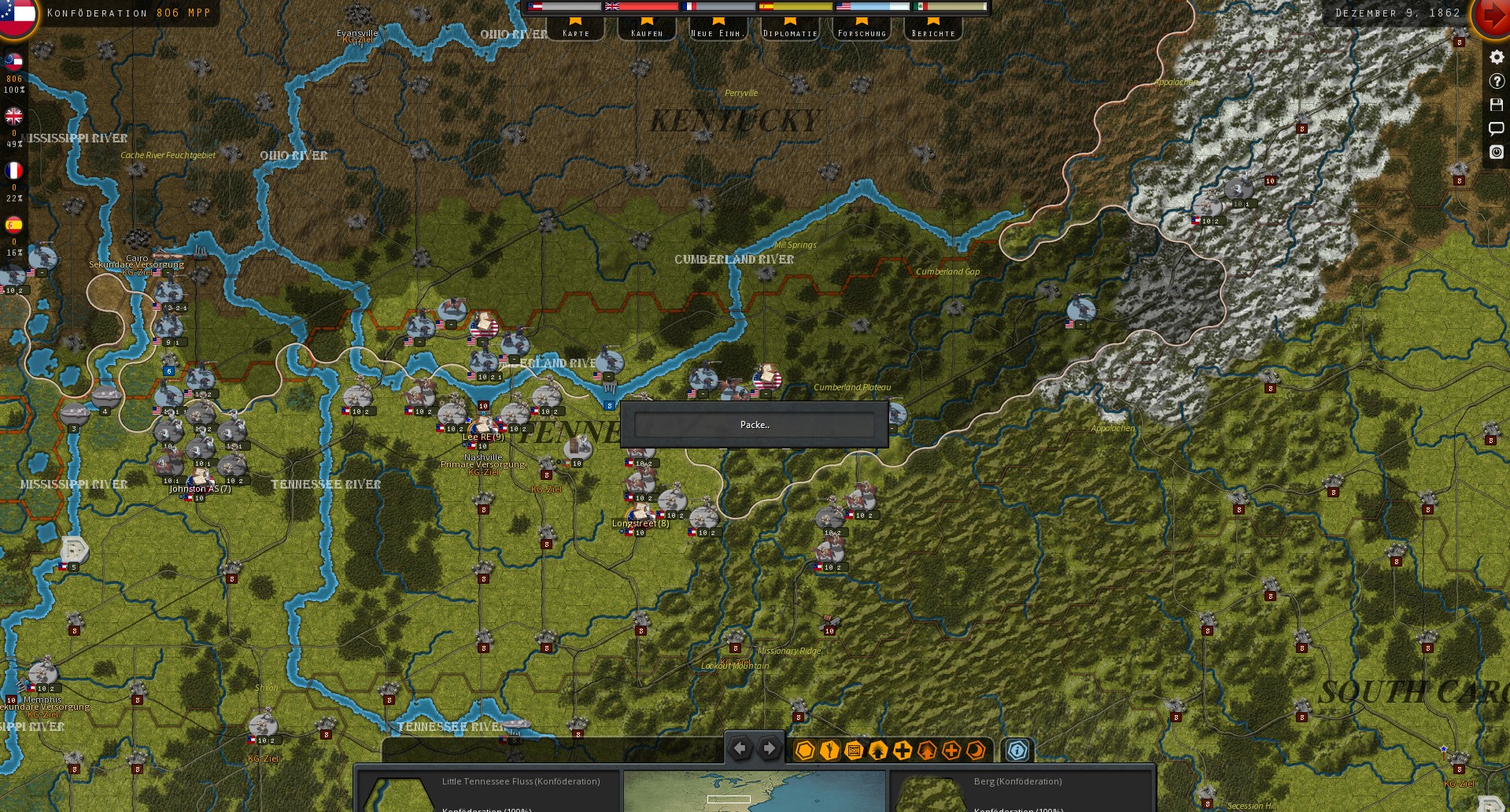
Task: Toggle the hexagon outline icon on bottom toolbar
Action: point(803,750)
